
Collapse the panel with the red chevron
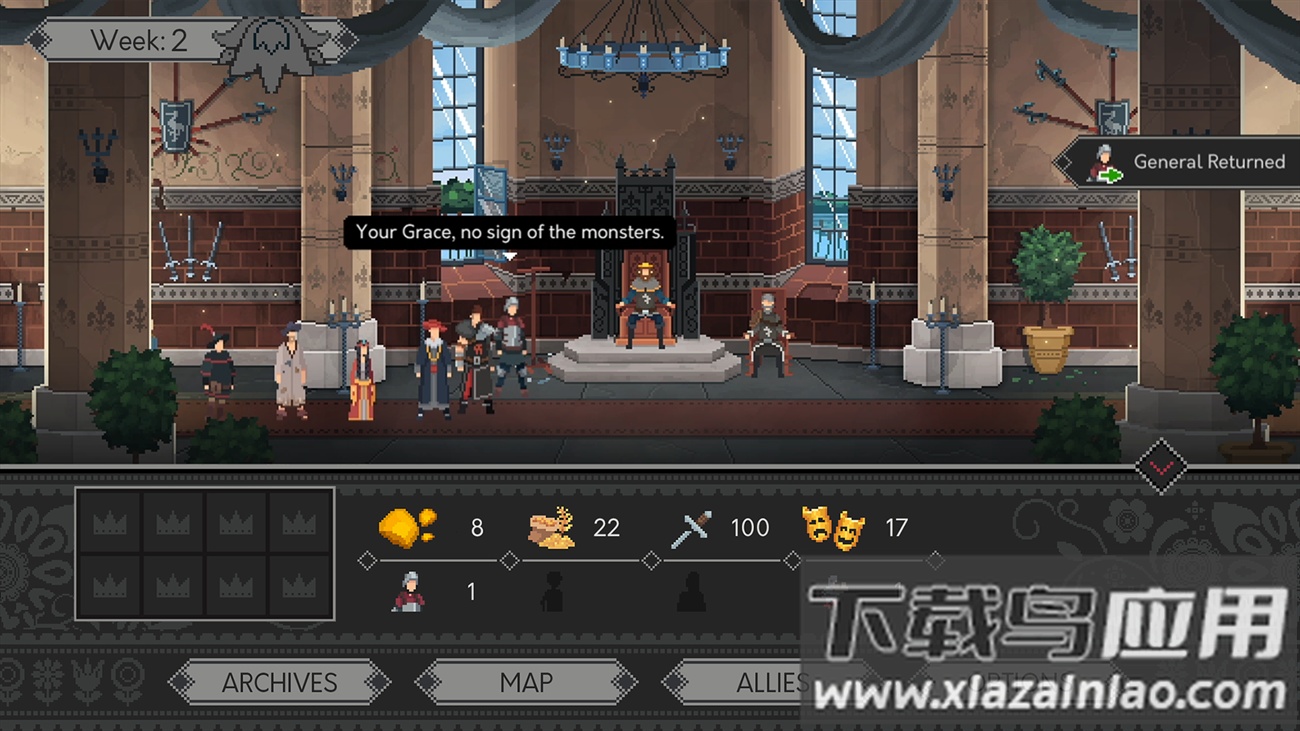[1161, 466]
